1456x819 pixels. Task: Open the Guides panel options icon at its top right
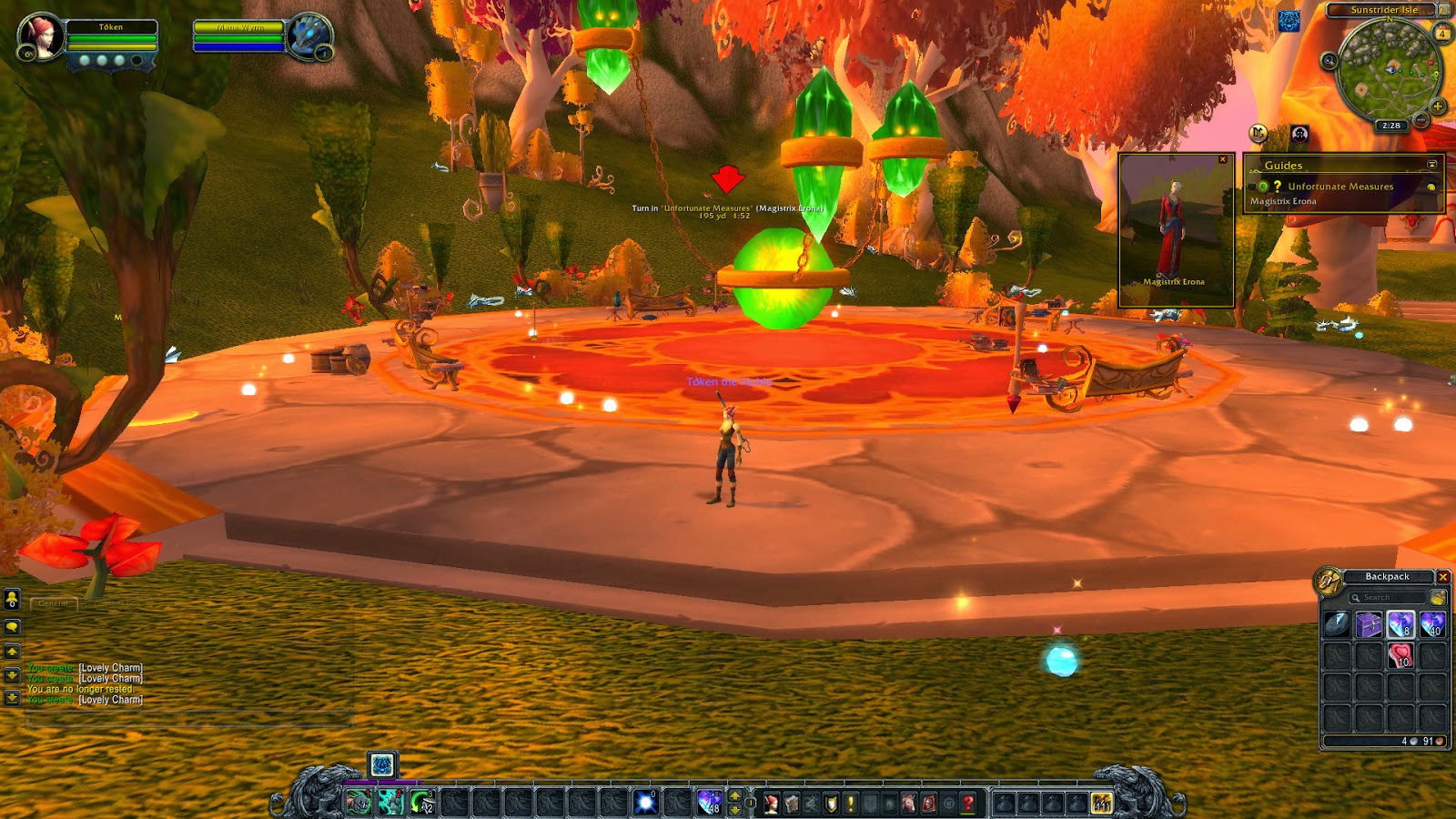click(x=1432, y=165)
